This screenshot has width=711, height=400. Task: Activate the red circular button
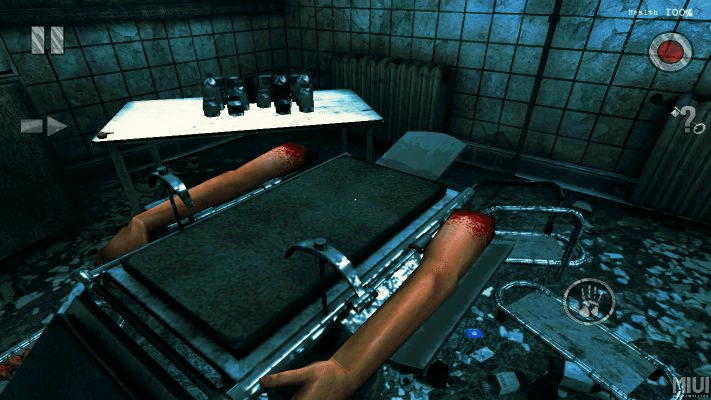point(669,50)
